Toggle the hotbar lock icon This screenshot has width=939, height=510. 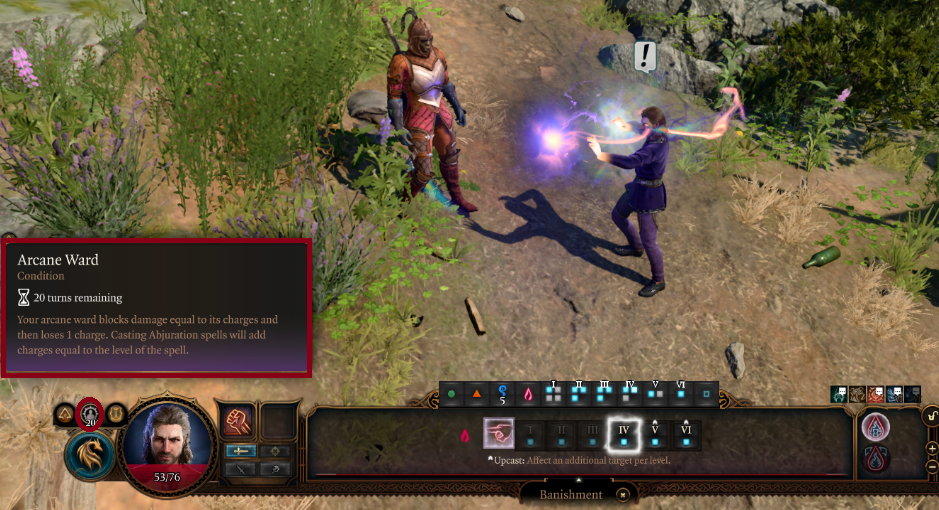tap(932, 414)
